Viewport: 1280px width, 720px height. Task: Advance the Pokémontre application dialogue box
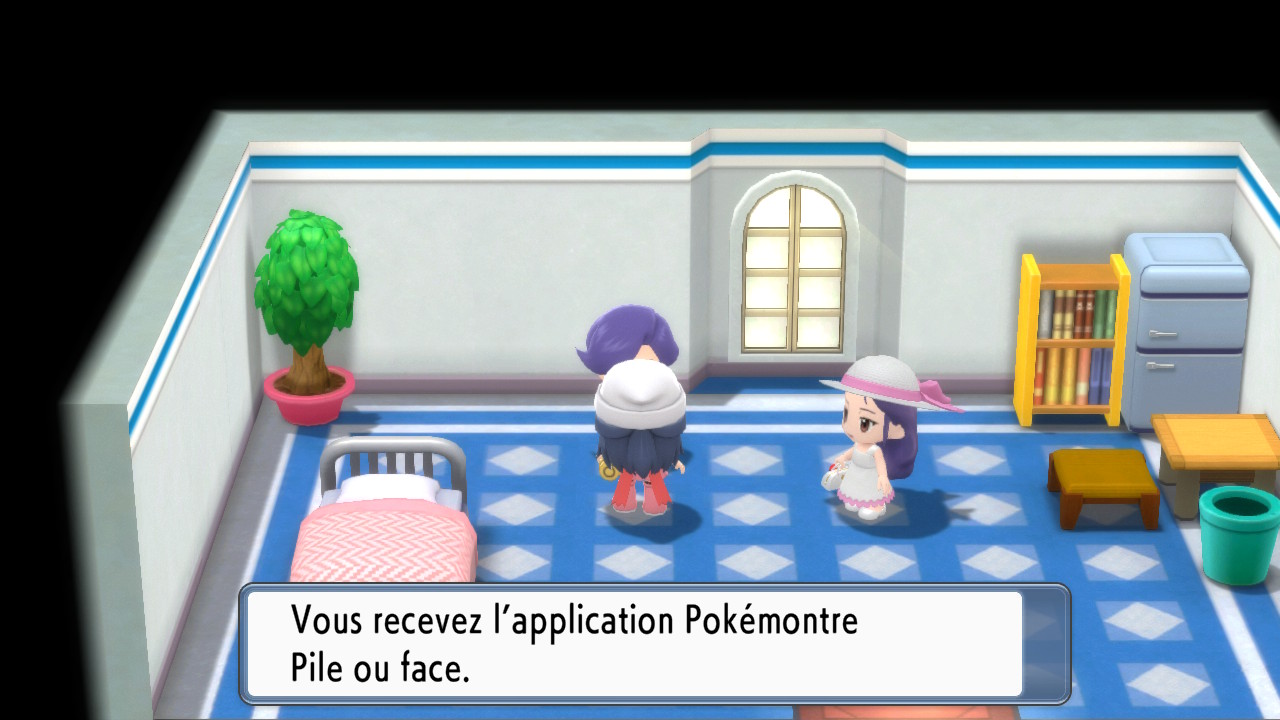[654, 644]
